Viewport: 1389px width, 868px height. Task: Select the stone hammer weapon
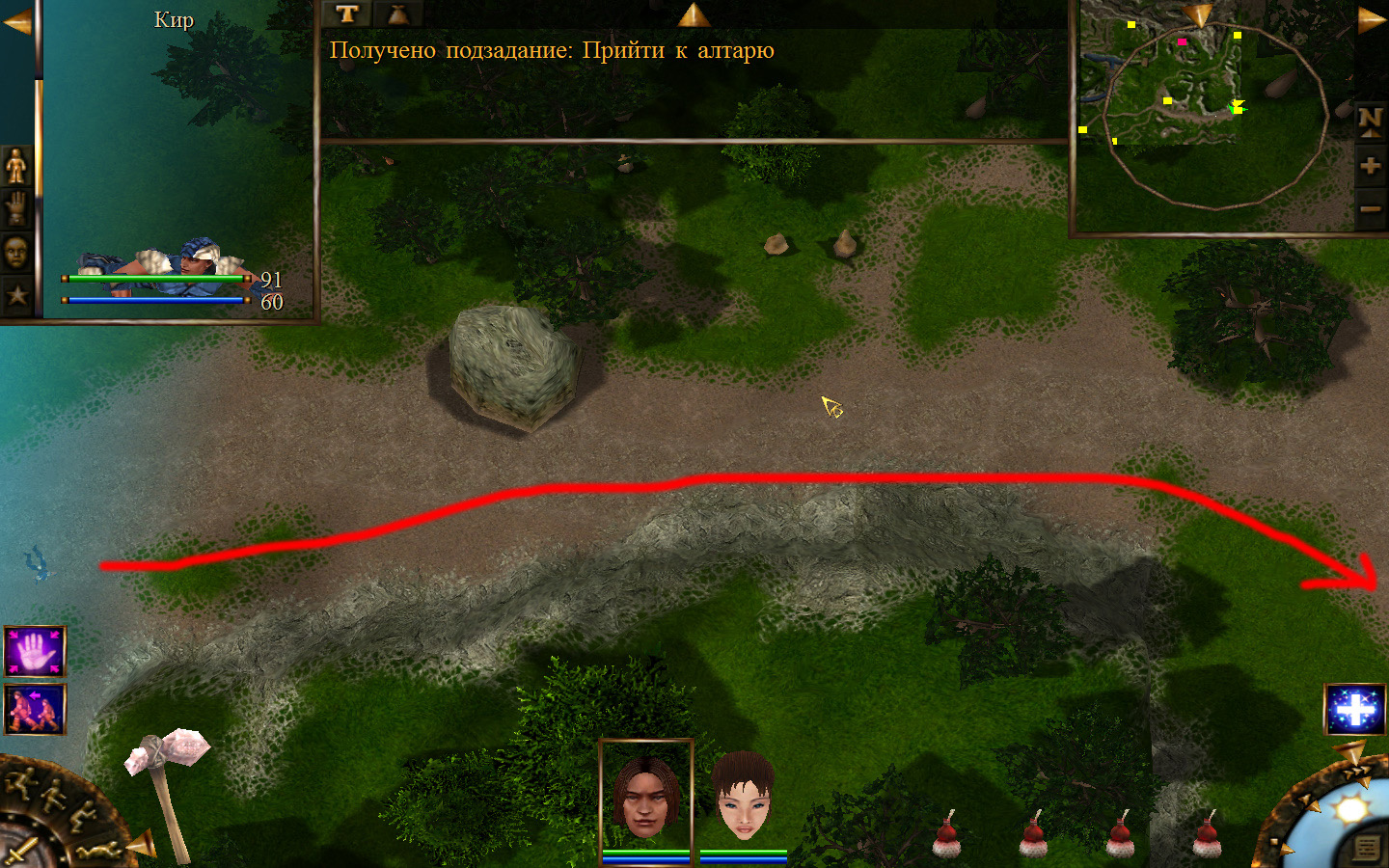pyautogui.click(x=169, y=786)
